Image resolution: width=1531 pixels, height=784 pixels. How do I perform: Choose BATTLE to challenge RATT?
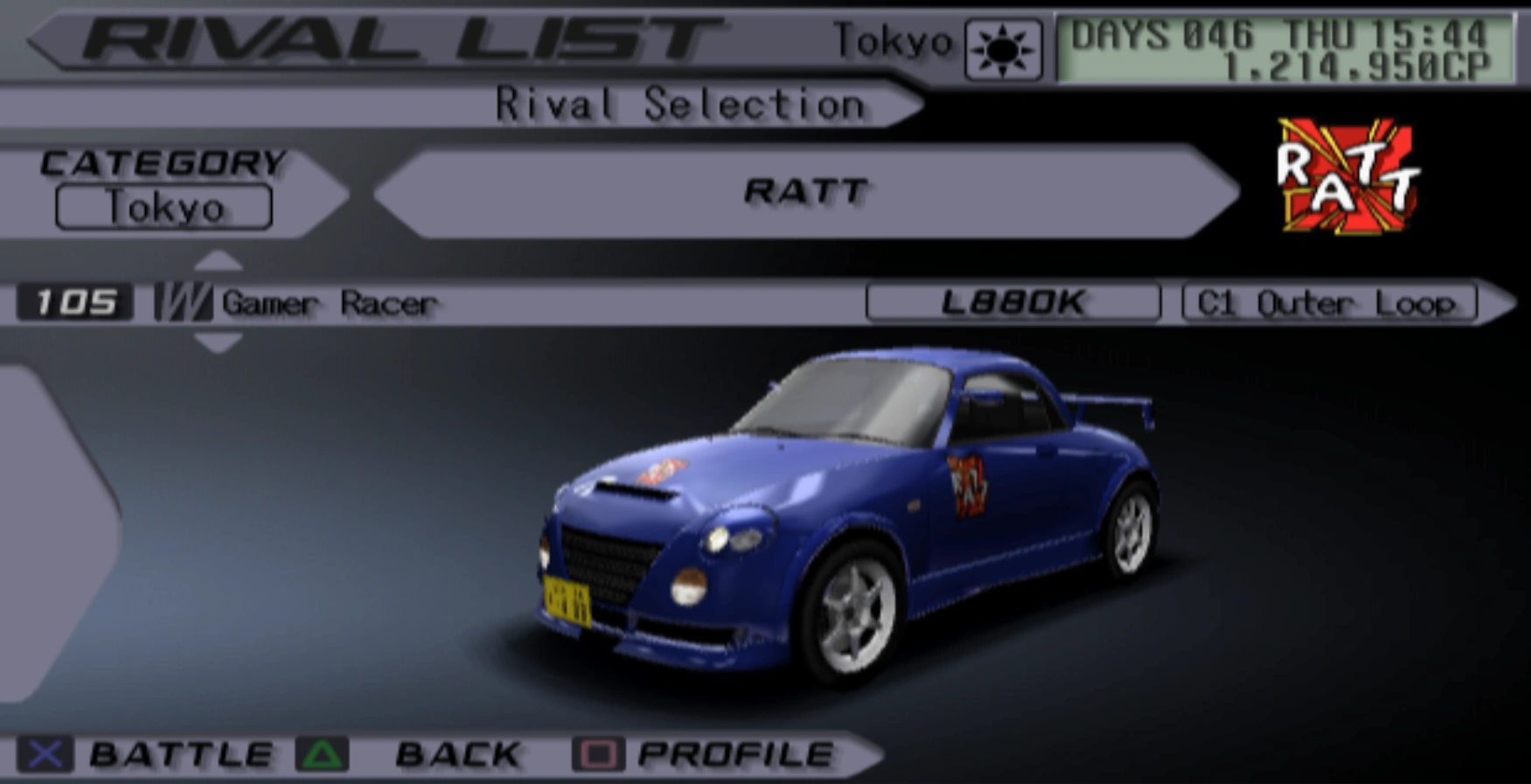pos(182,753)
